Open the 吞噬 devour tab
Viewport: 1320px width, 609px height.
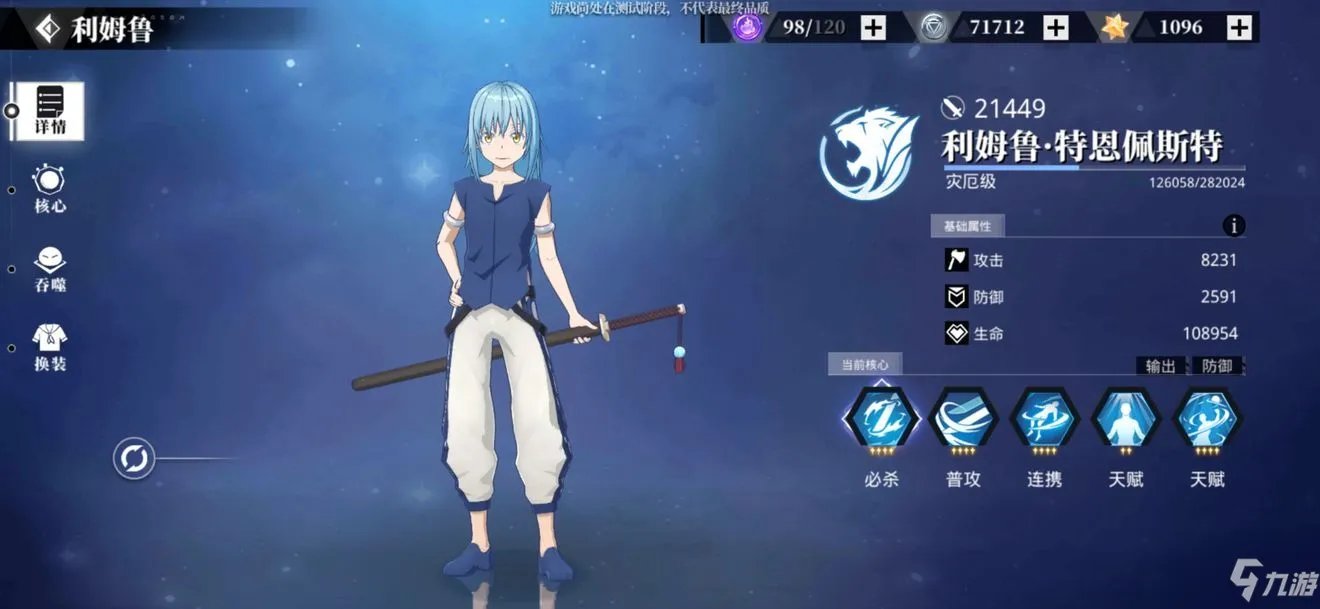pos(49,268)
